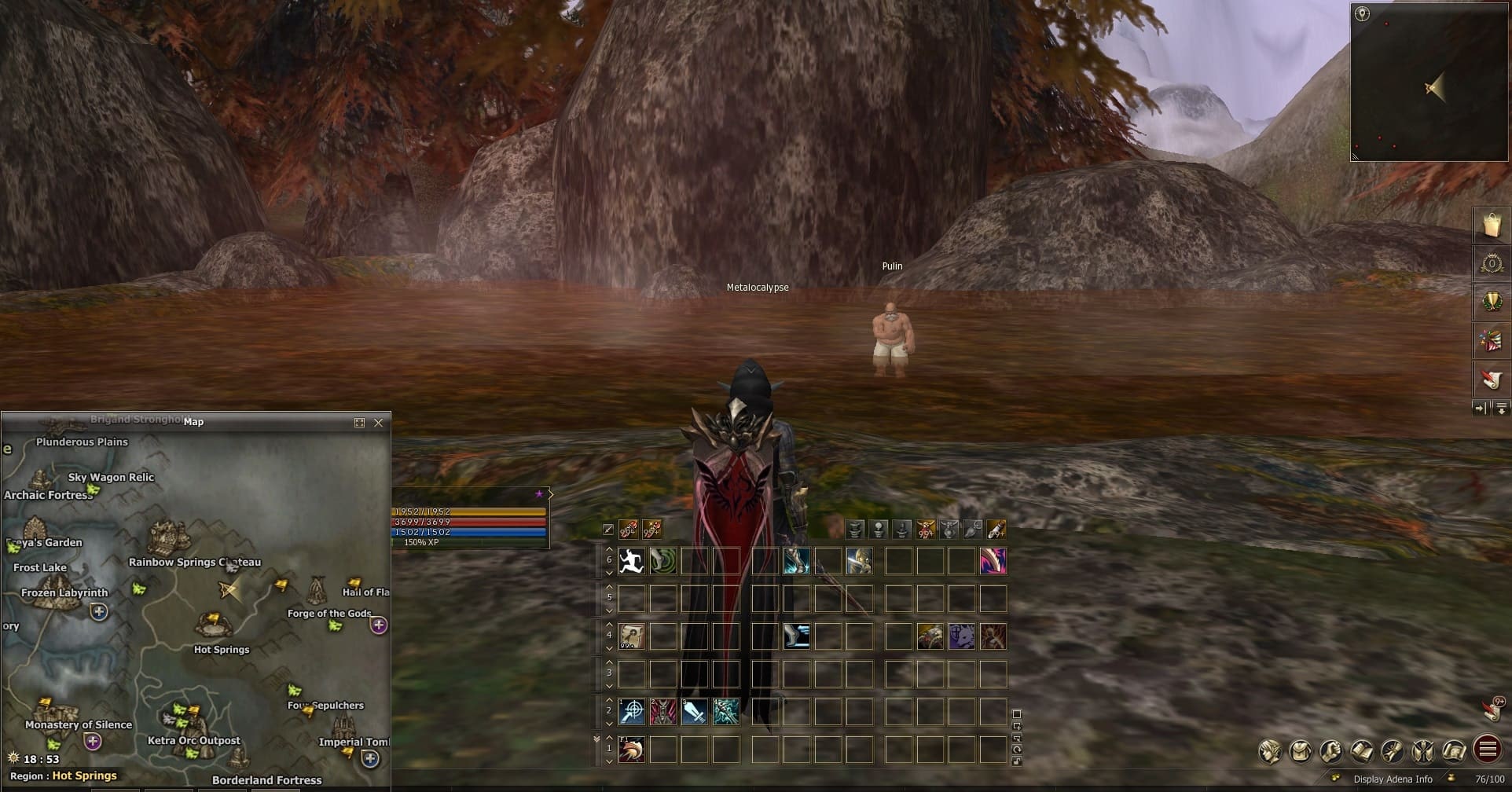The image size is (1512, 792).
Task: Use the scroll item in hotbar row 4
Action: [632, 636]
